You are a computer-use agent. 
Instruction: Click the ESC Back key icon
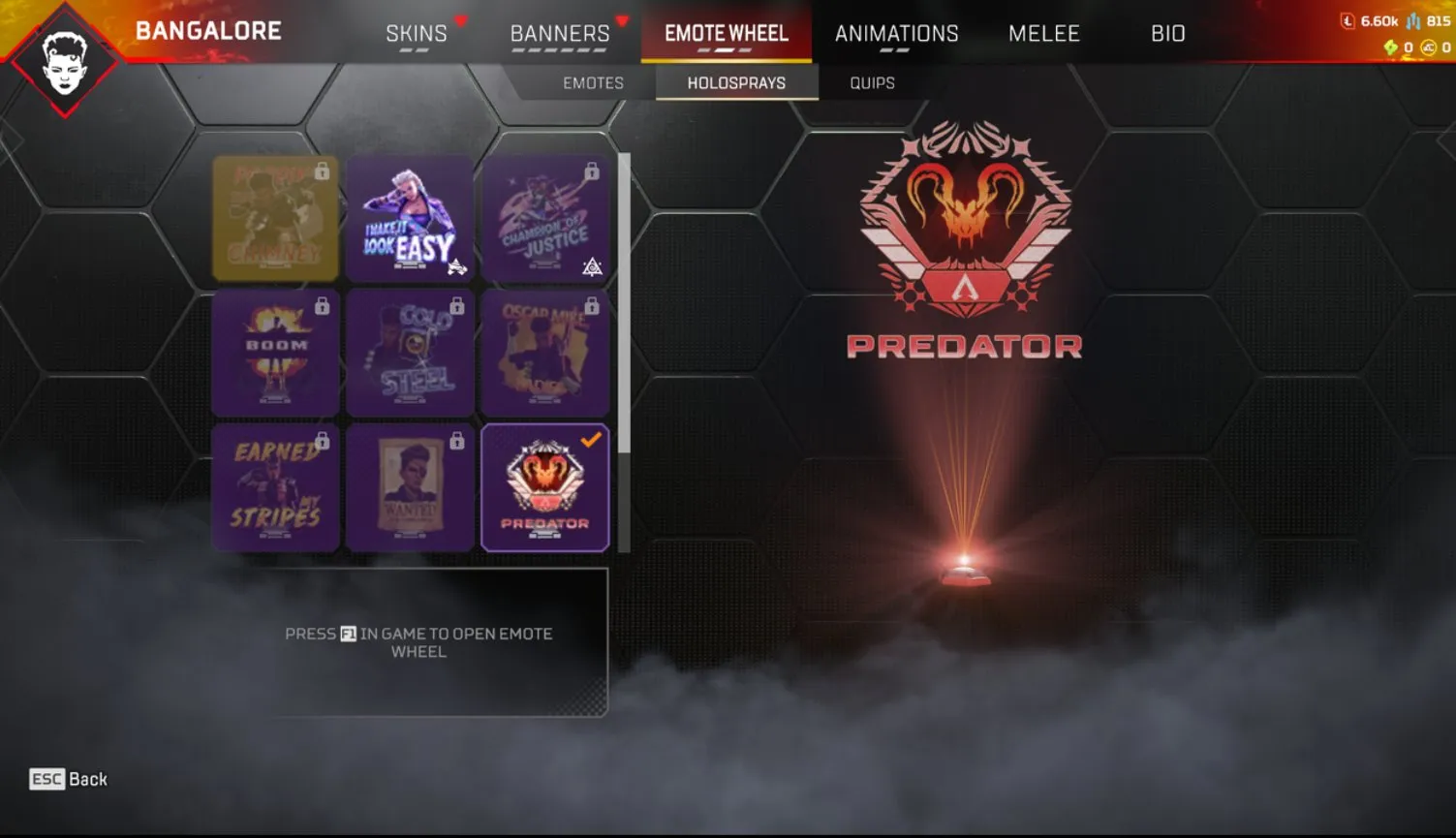click(x=46, y=780)
